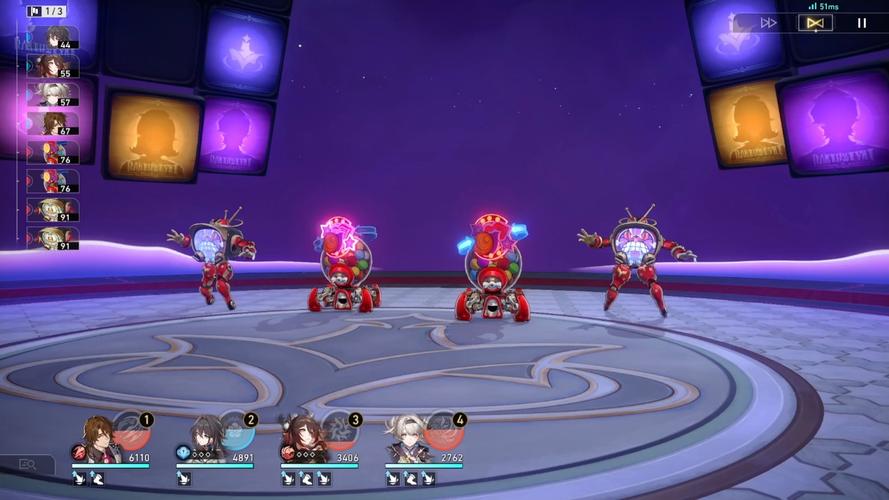The height and width of the screenshot is (500, 889).
Task: Activate the double-speed fast forward
Action: coord(768,22)
